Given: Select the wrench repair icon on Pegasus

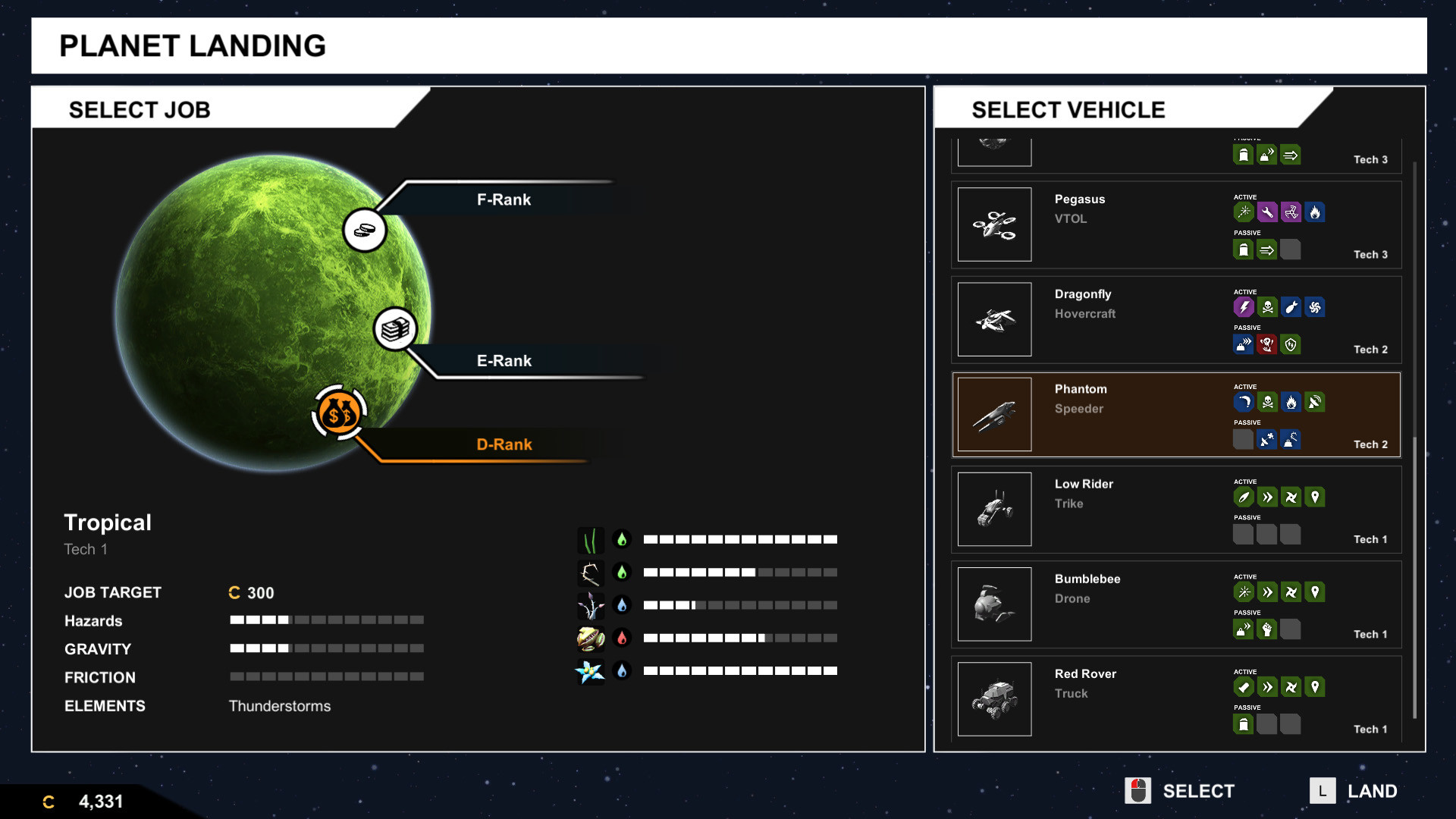Looking at the screenshot, I should point(1267,213).
